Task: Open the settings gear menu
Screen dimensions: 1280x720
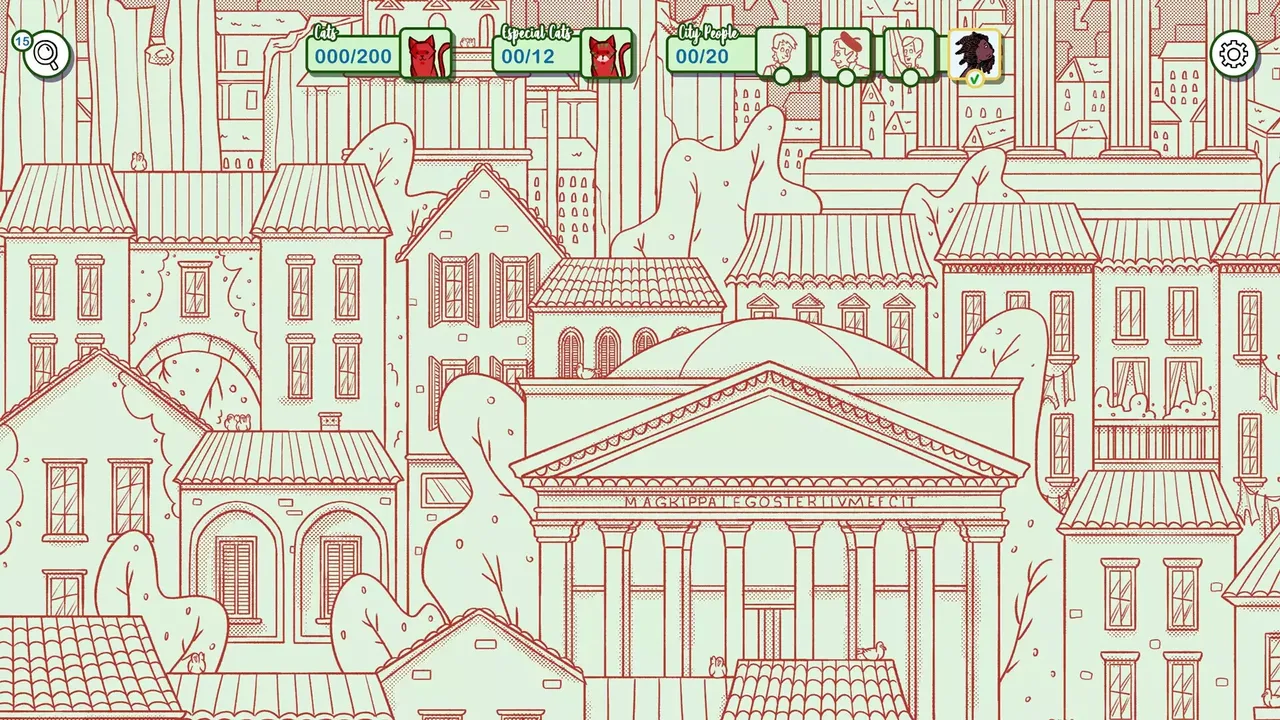Action: (1235, 54)
